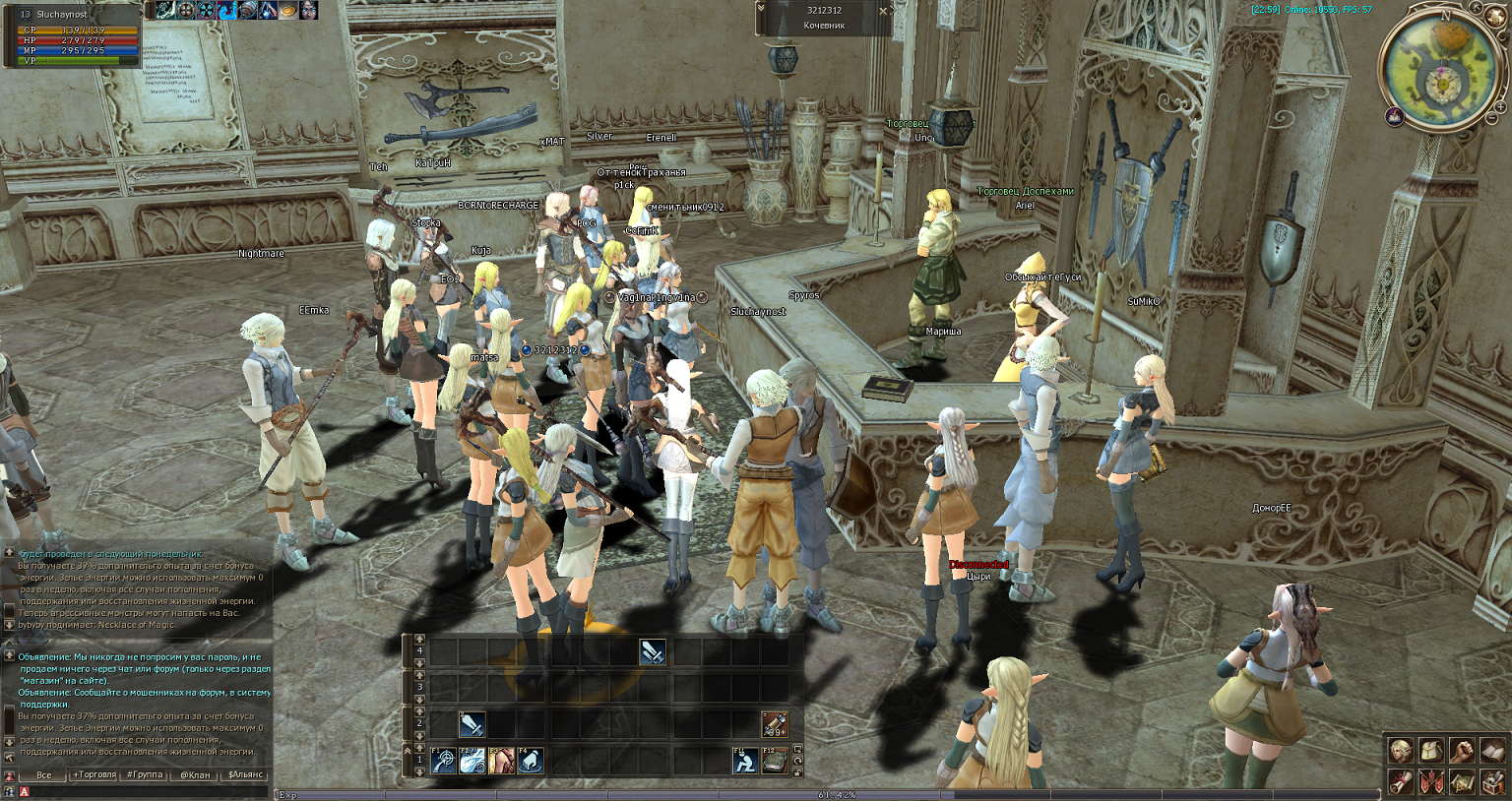Close the 3212312 target window
1512x801 pixels.
coord(882,11)
